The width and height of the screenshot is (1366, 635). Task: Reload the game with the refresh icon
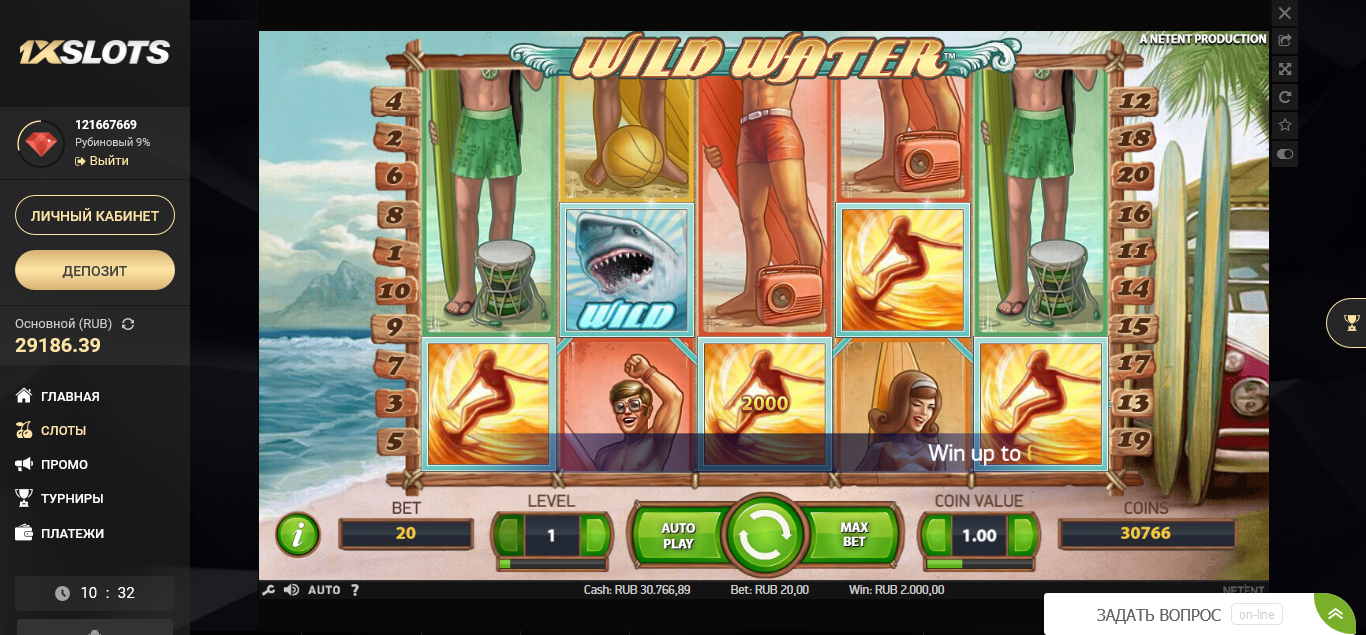[x=1285, y=97]
